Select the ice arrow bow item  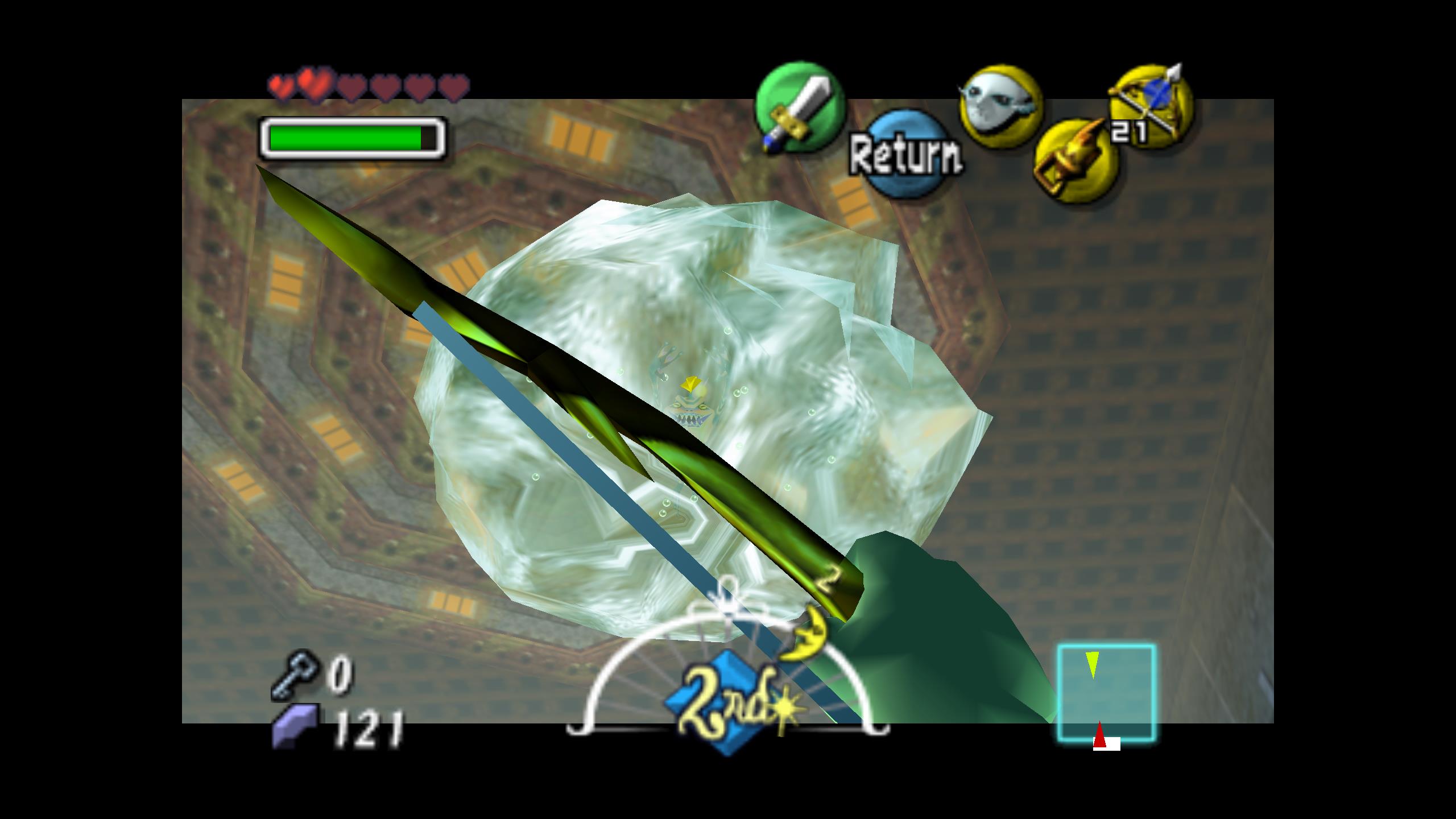[1150, 107]
